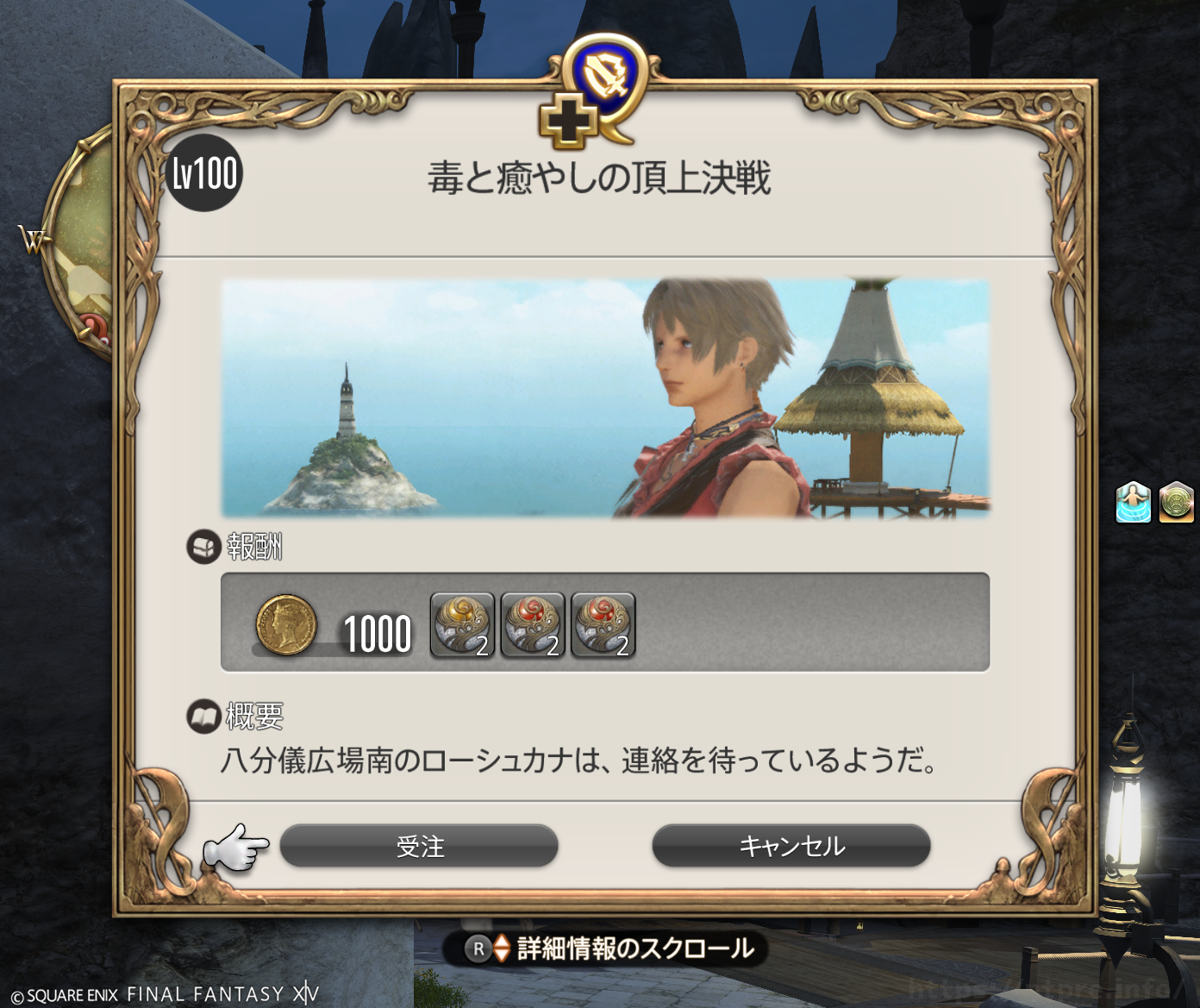Click the quest preview image of Rhoswen
This screenshot has height=1008, width=1200.
[x=605, y=398]
